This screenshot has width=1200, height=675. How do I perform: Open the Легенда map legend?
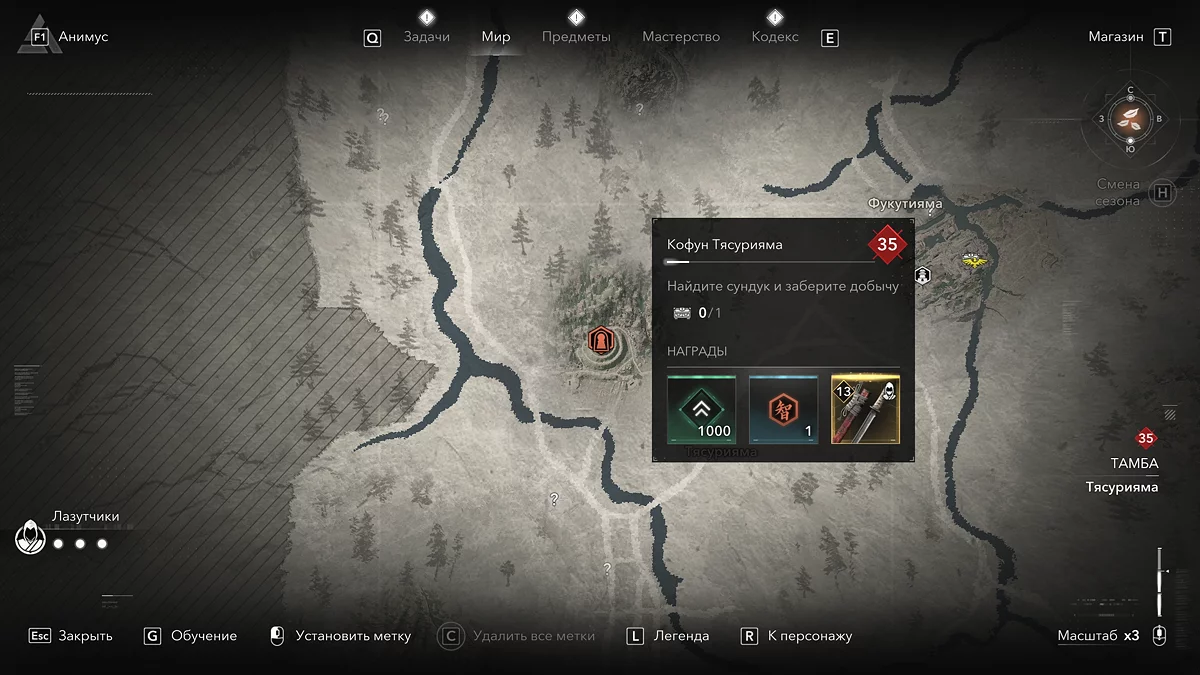pyautogui.click(x=681, y=636)
